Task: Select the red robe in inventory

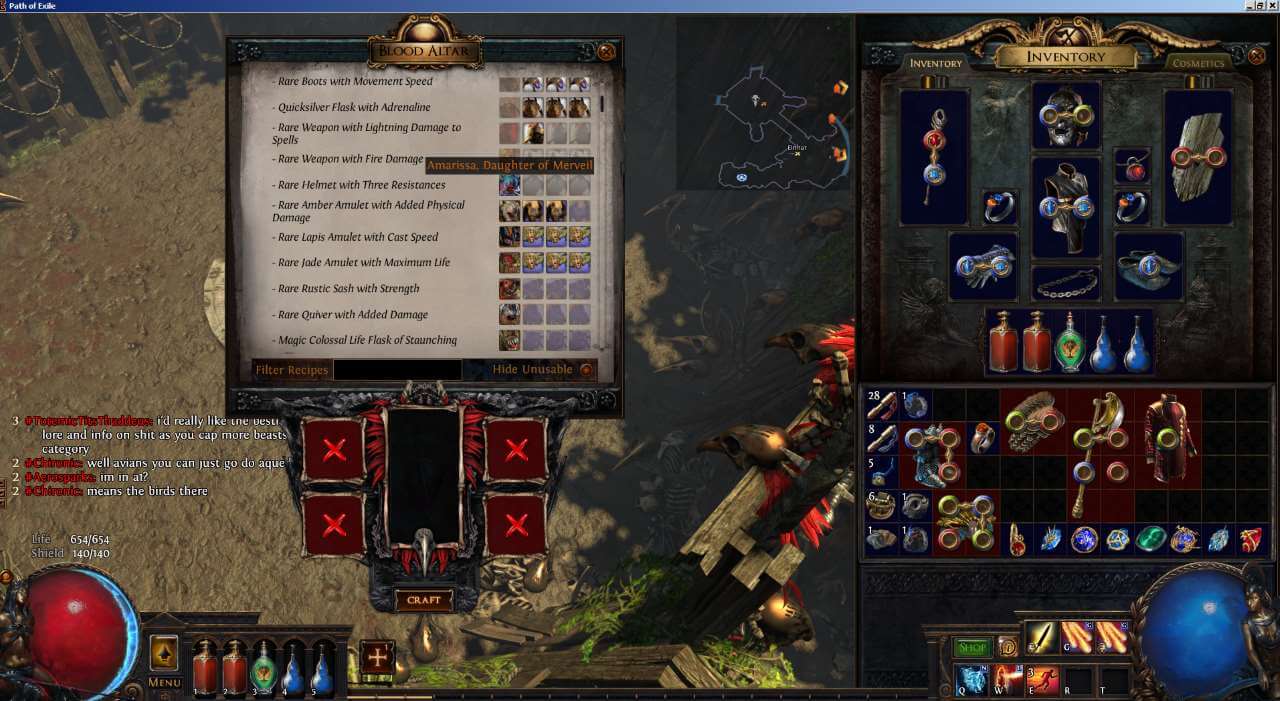Action: pyautogui.click(x=1166, y=438)
